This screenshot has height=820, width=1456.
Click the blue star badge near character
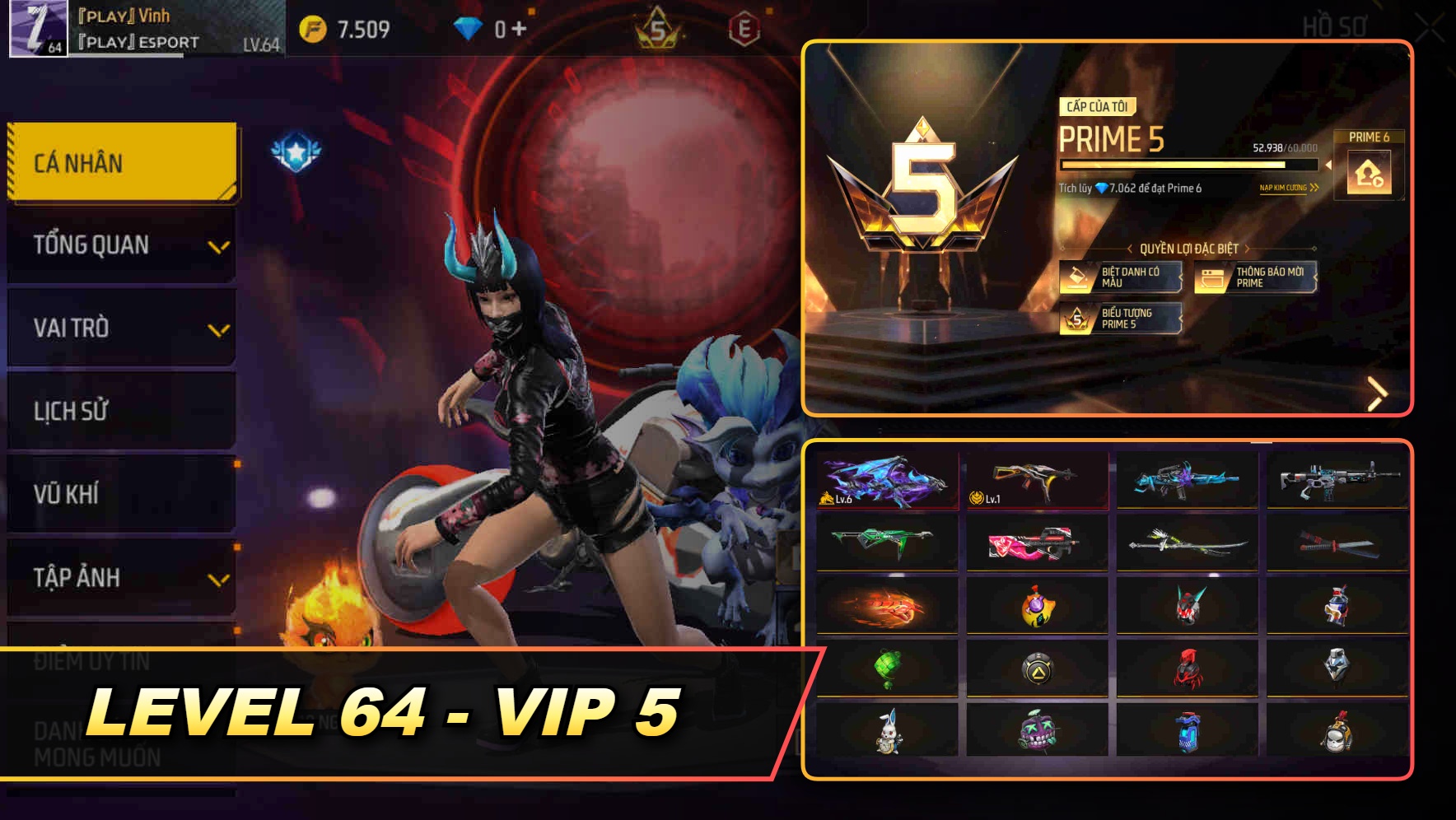click(296, 149)
